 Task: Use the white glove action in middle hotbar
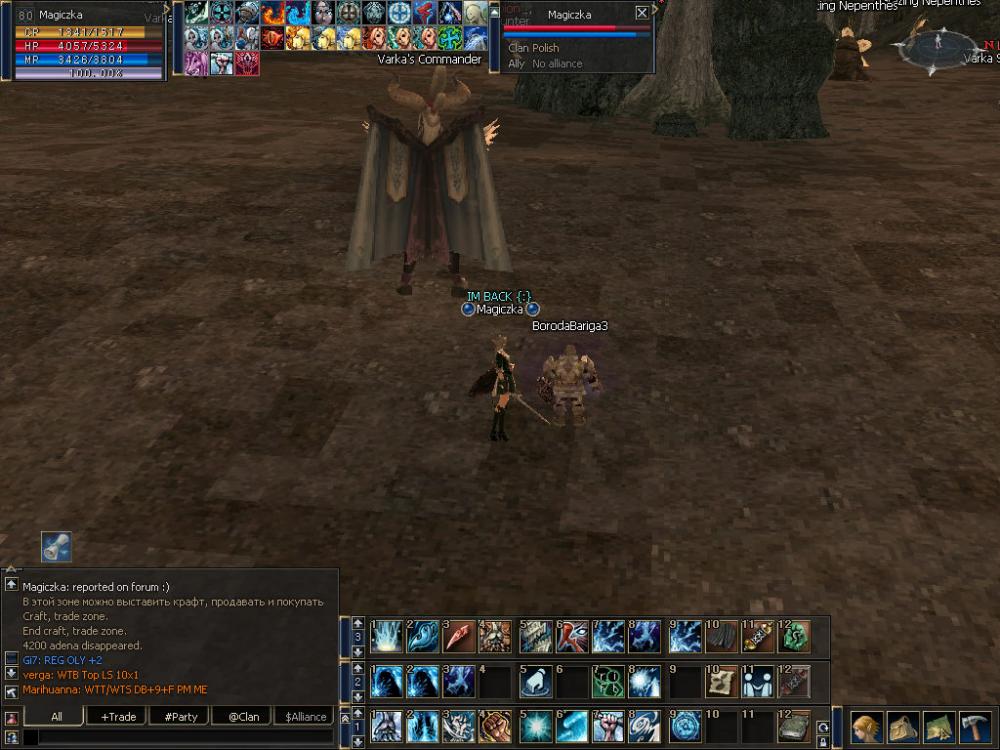534,681
